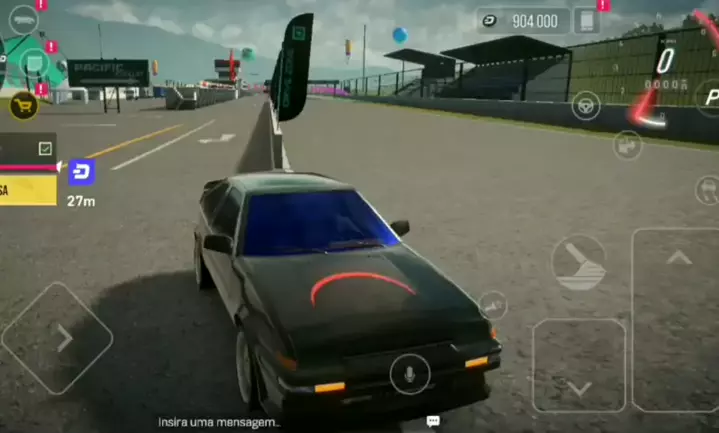Toggle the mission panel checkbox

45,148
